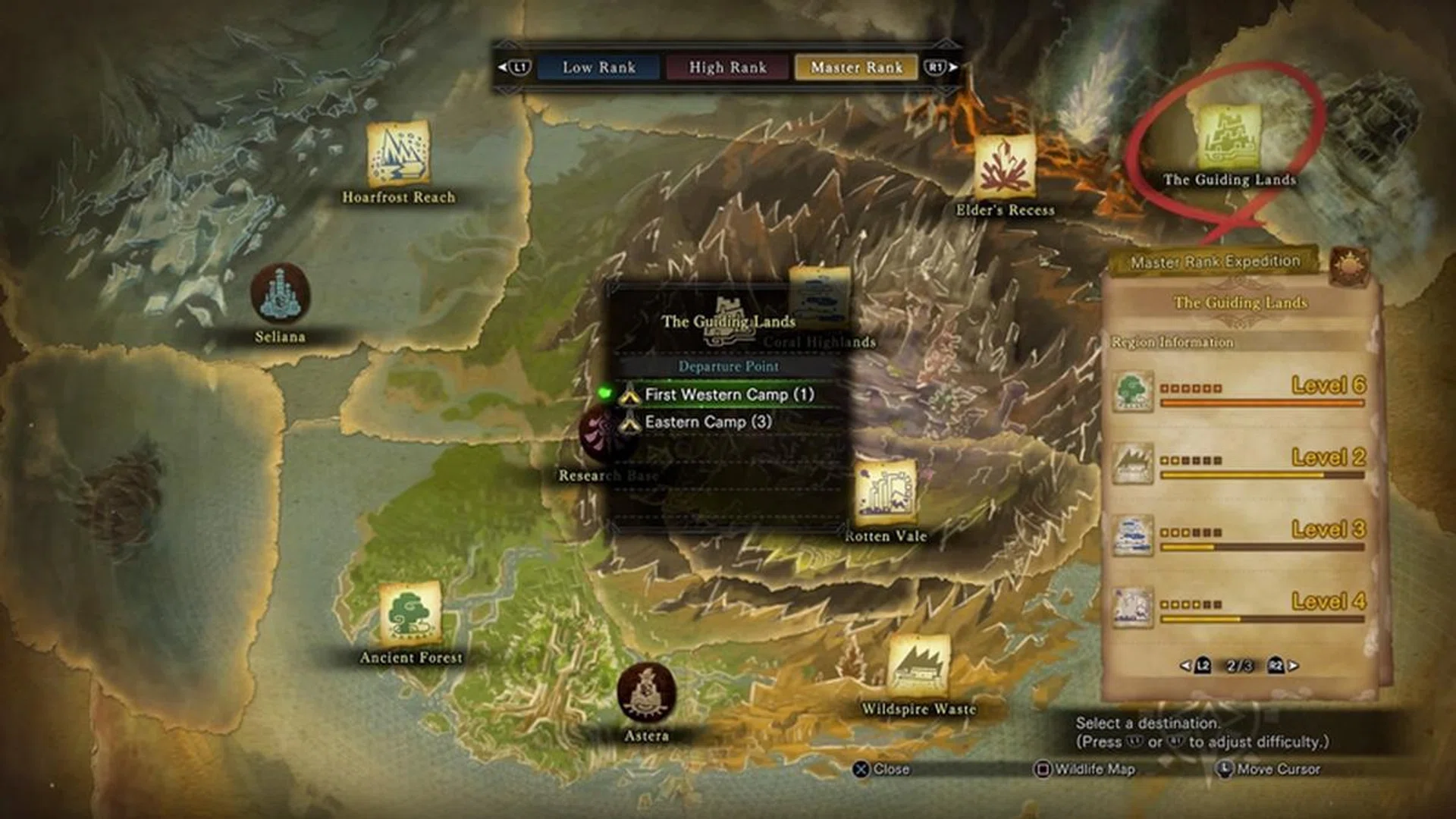This screenshot has height=819, width=1456.
Task: Go to next region information page
Action: coord(1283,666)
